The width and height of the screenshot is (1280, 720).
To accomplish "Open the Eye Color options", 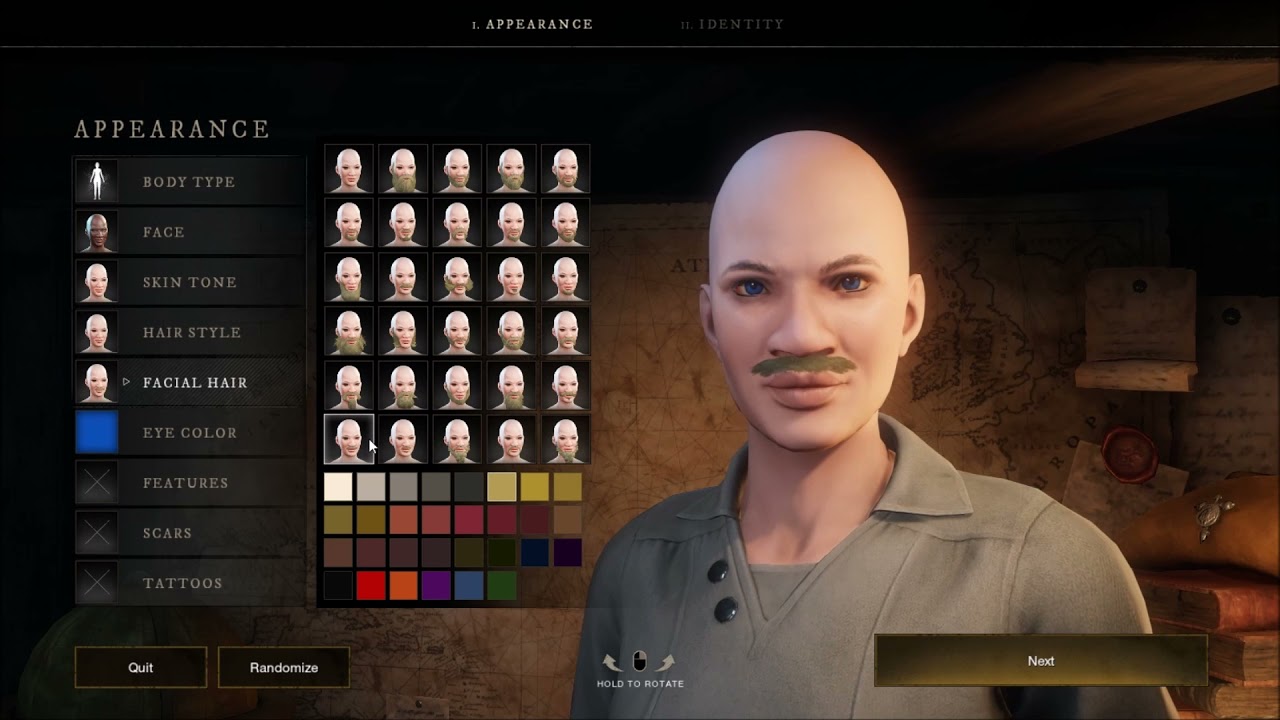I will coord(190,432).
